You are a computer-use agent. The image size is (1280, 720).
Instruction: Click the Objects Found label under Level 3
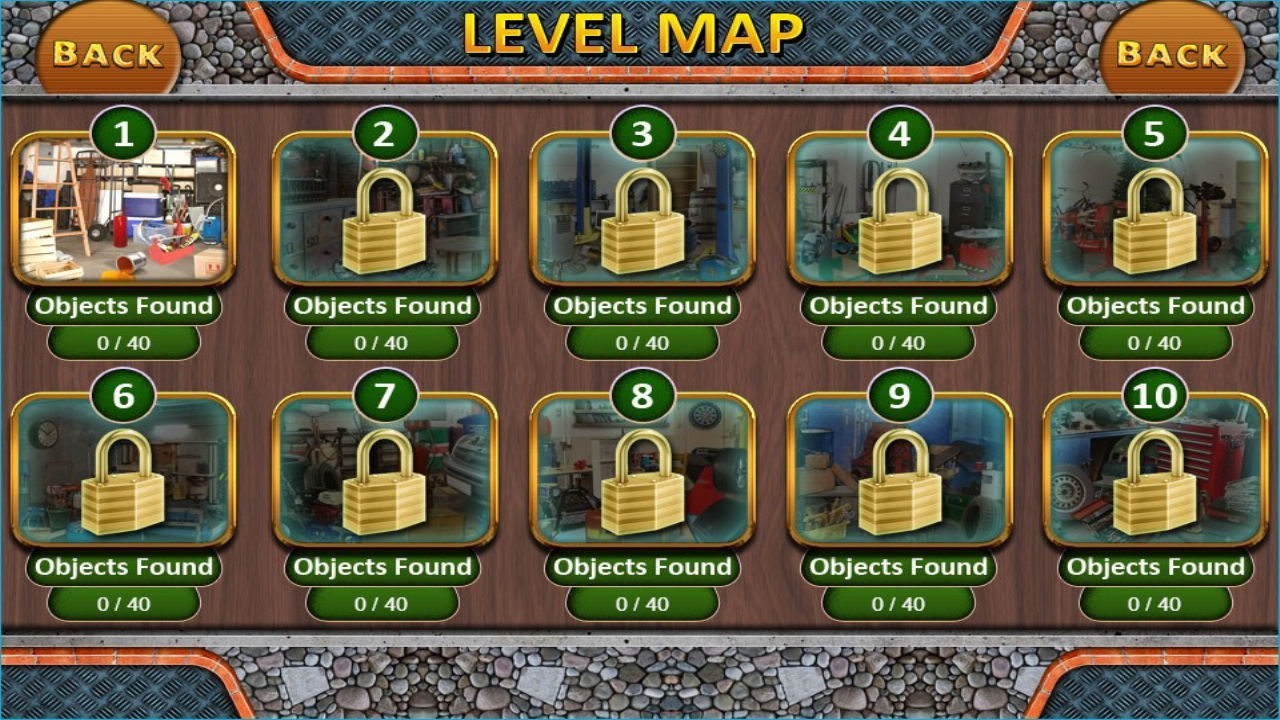click(641, 306)
